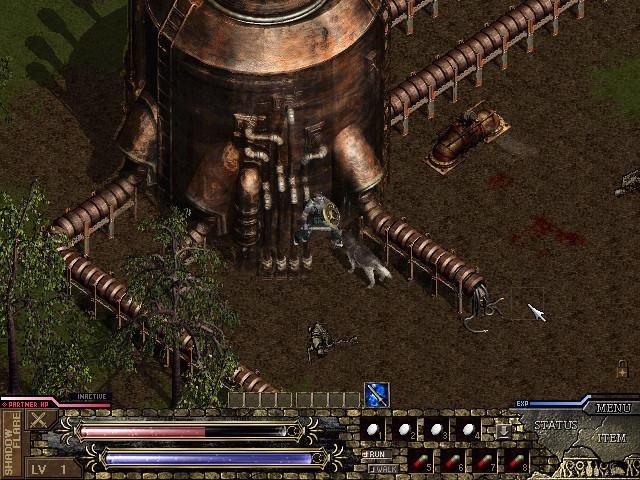Viewport: 640px width, 480px height.
Task: Use the white orb in slot 4
Action: pyautogui.click(x=468, y=430)
